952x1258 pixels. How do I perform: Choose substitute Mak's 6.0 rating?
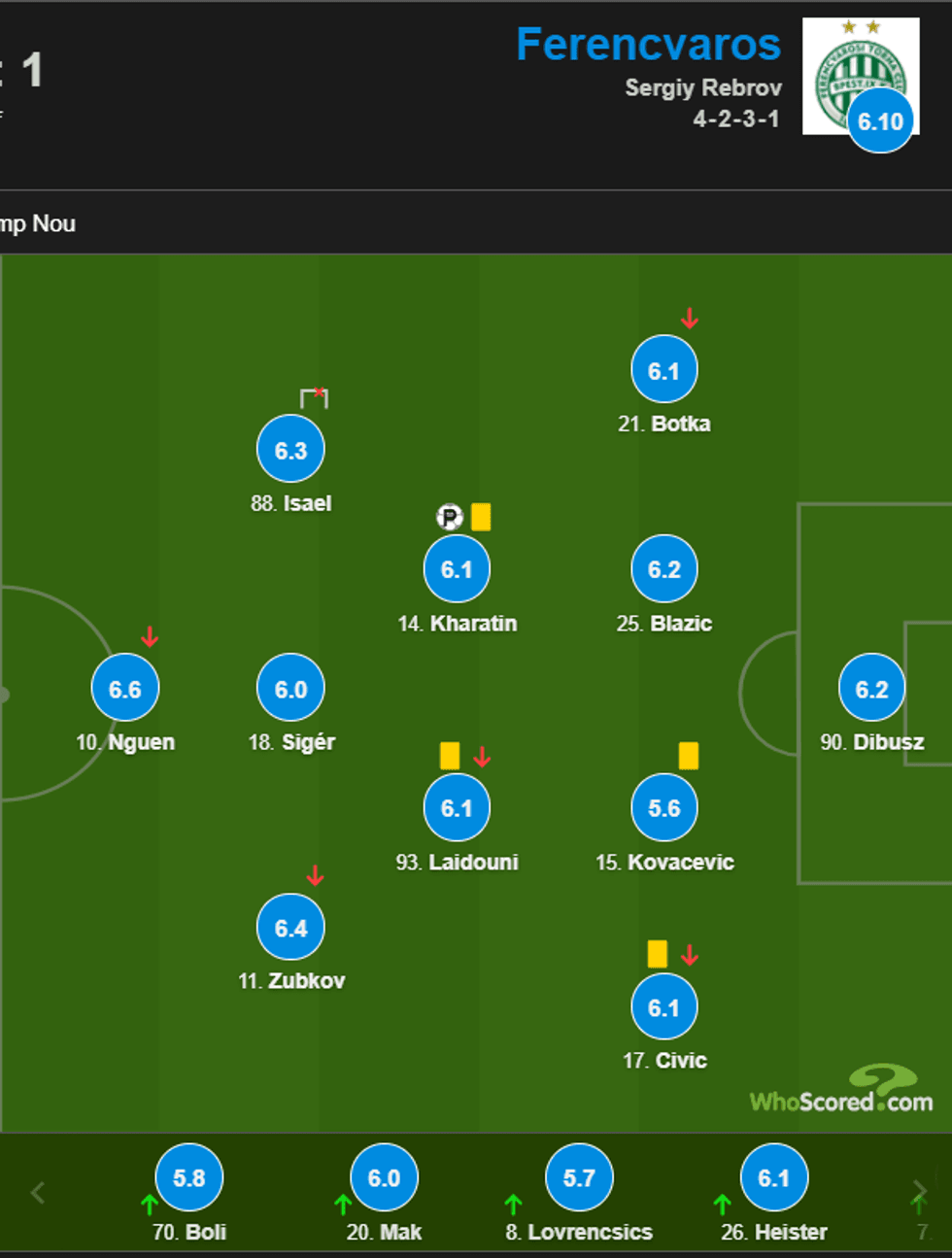click(384, 1177)
